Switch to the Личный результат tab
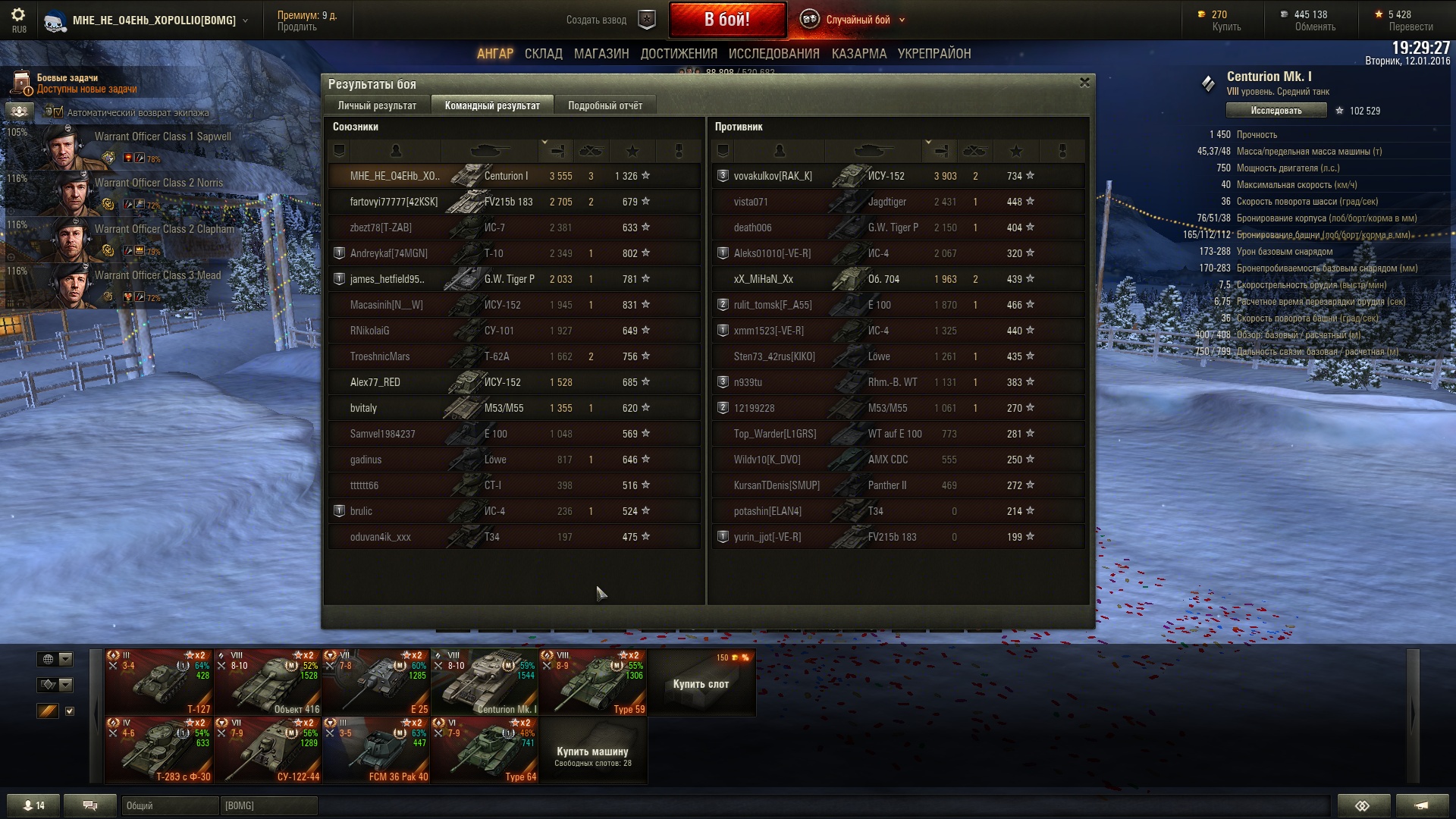 click(x=377, y=105)
